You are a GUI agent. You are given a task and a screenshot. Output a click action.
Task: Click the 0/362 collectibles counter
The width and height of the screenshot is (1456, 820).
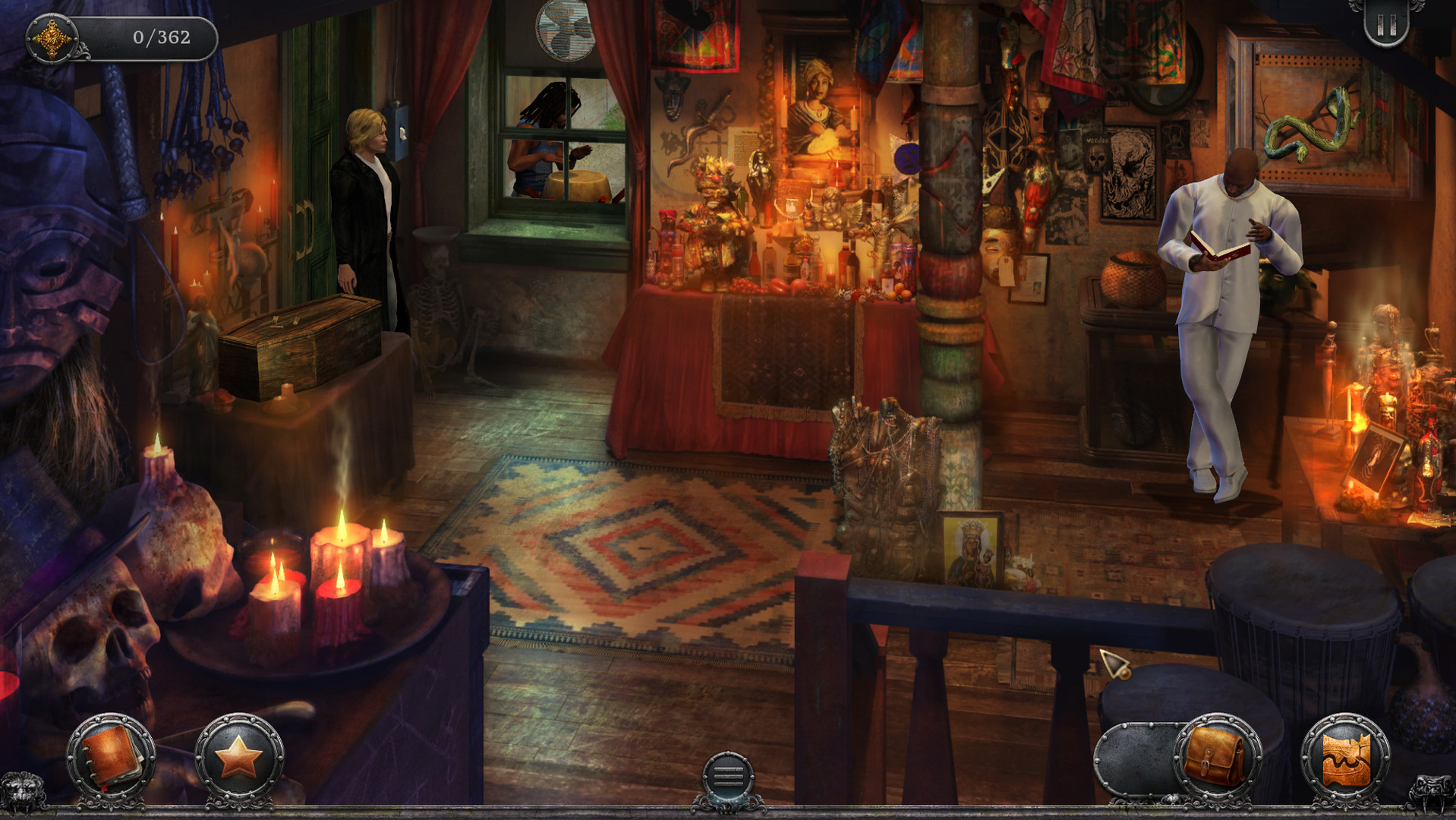[x=159, y=33]
